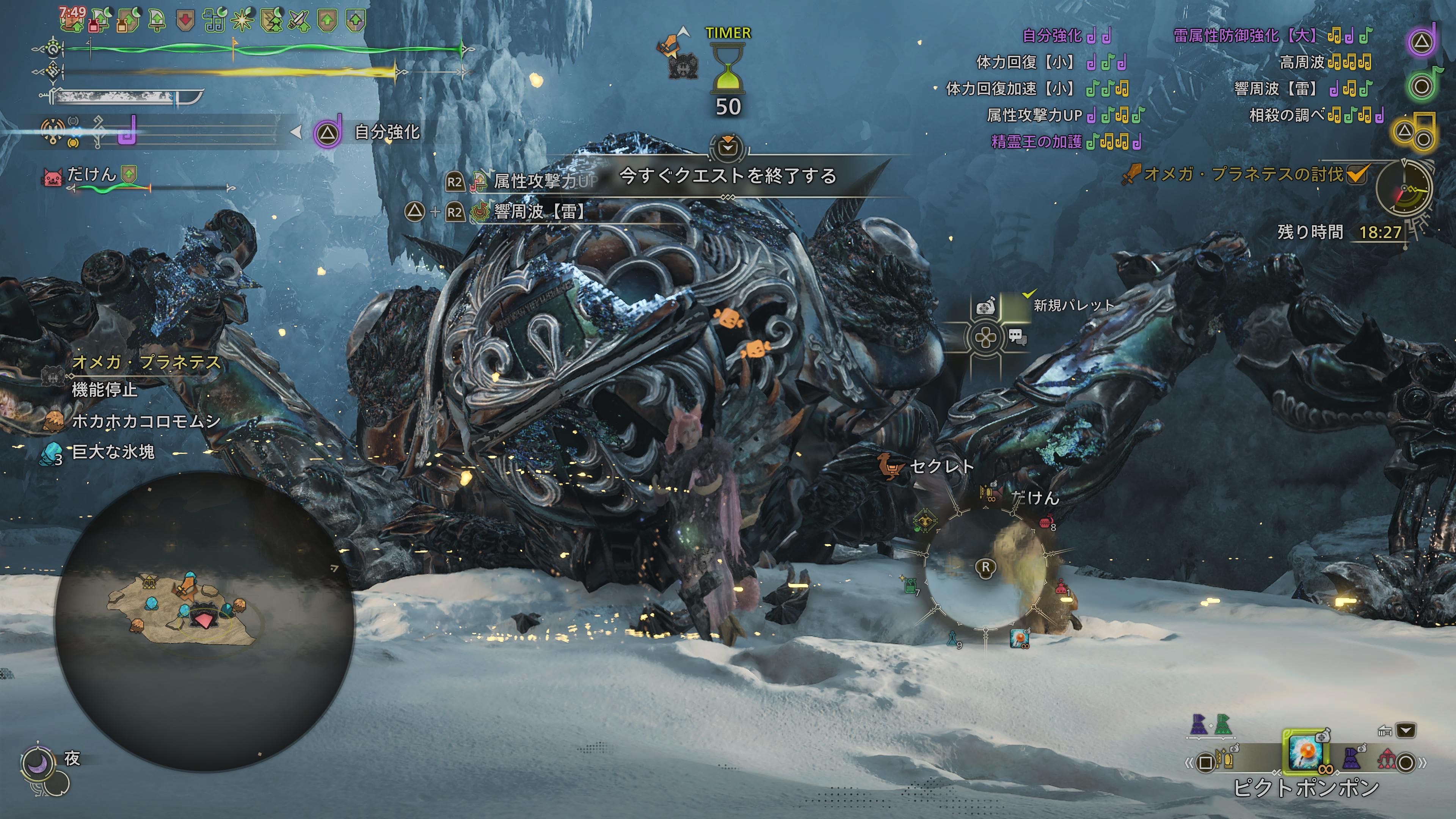Select 巨大な氷塊 in the target list
This screenshot has height=819, width=1456.
(113, 452)
